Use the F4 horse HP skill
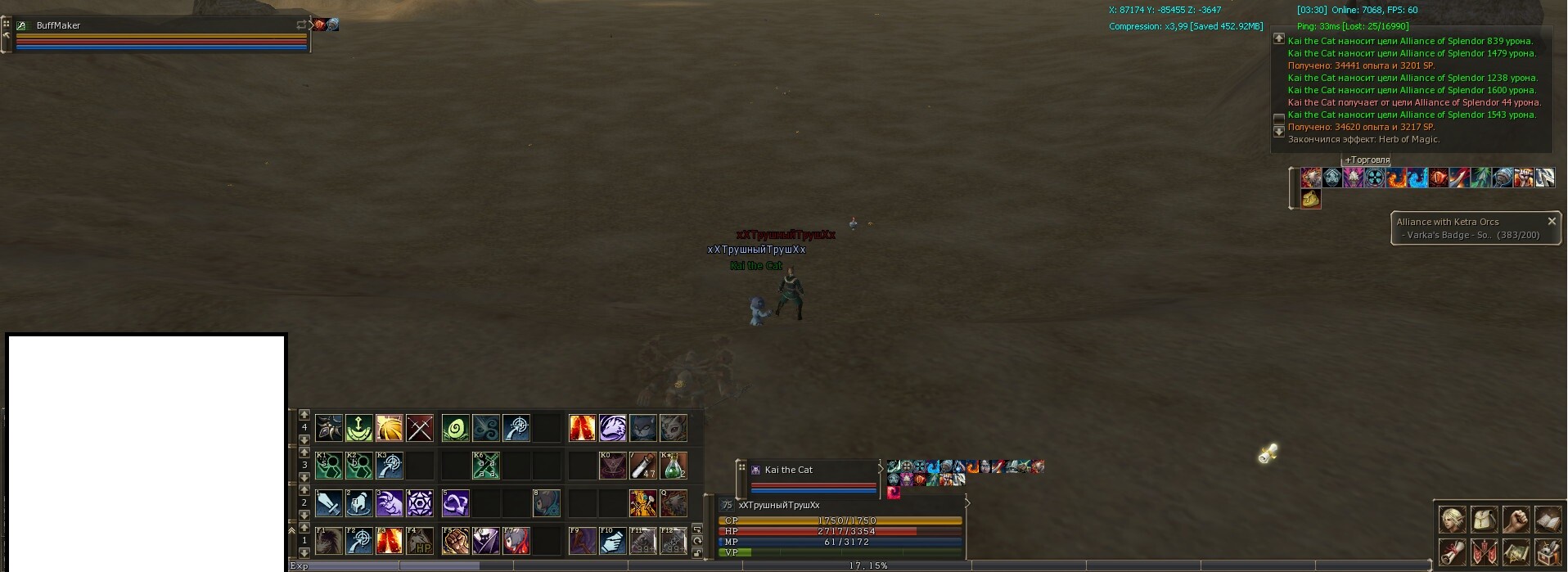 [420, 541]
